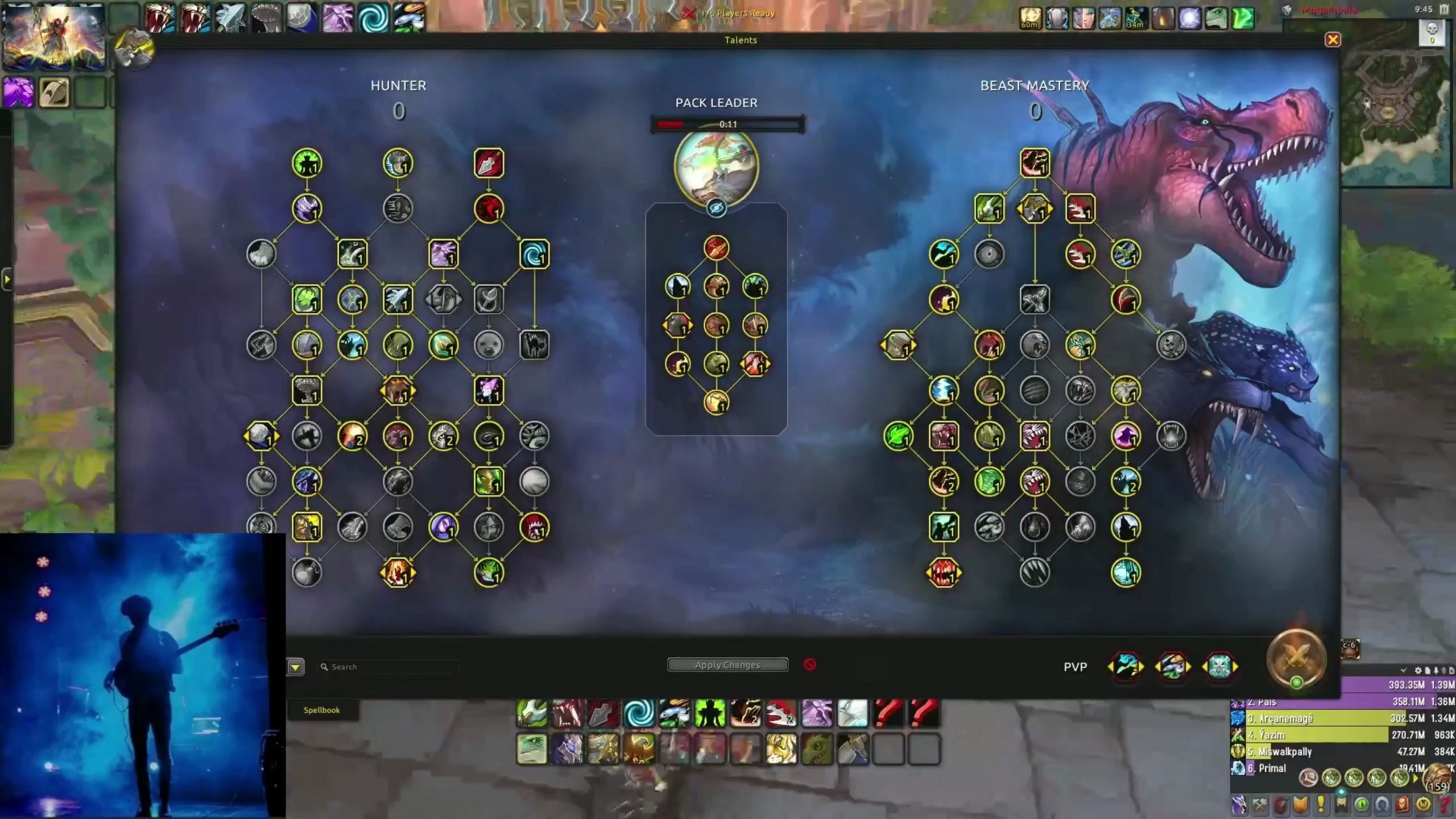Switch to the Spellbook tab
Image resolution: width=1456 pixels, height=819 pixels.
[x=321, y=710]
